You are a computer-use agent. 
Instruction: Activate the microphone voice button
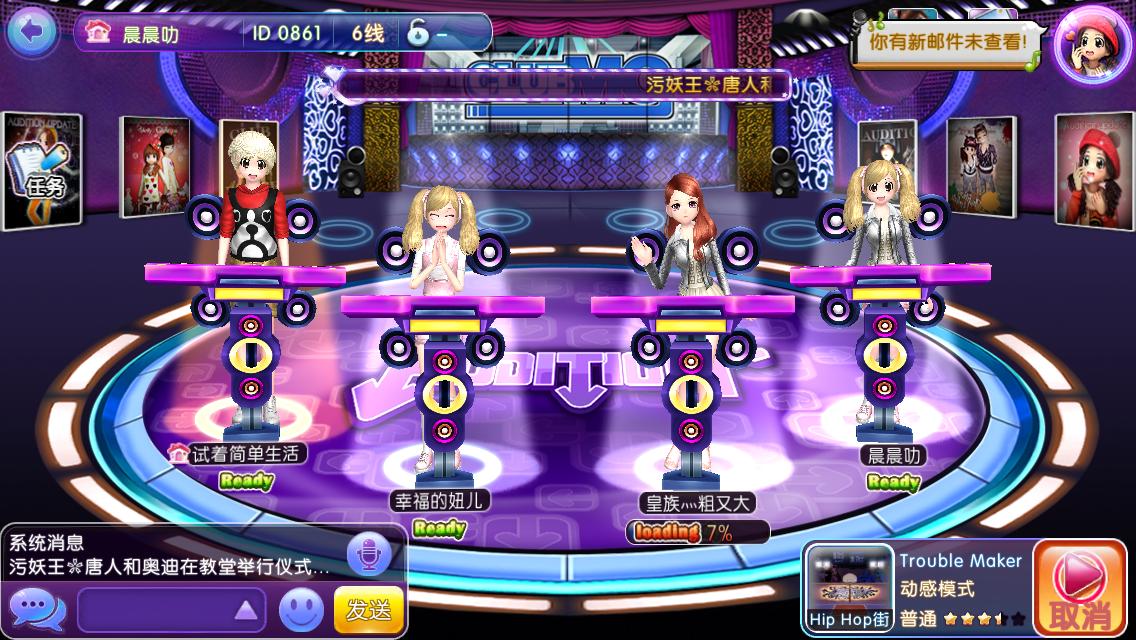point(368,554)
